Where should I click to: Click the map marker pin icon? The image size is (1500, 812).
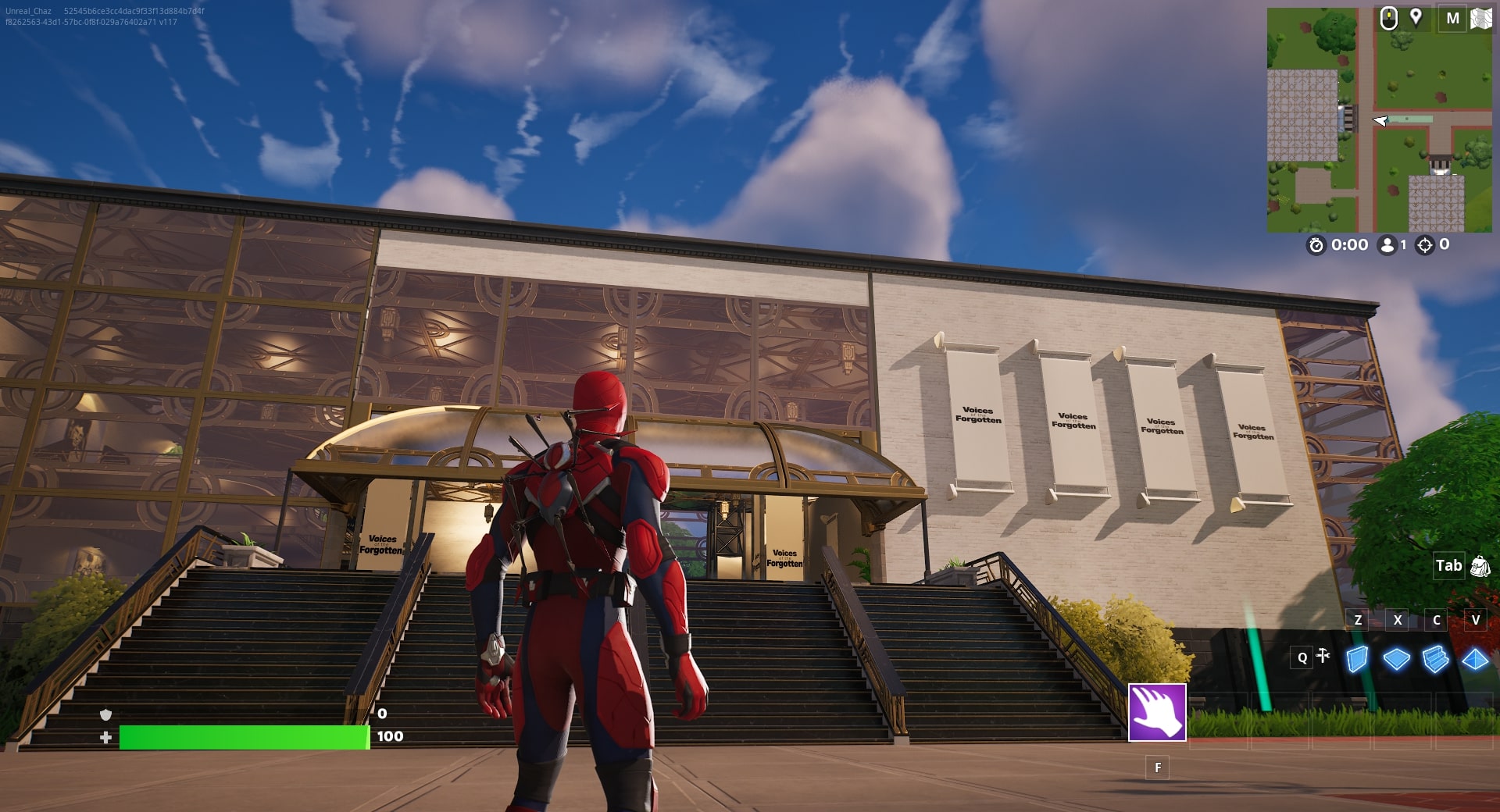point(1416,17)
